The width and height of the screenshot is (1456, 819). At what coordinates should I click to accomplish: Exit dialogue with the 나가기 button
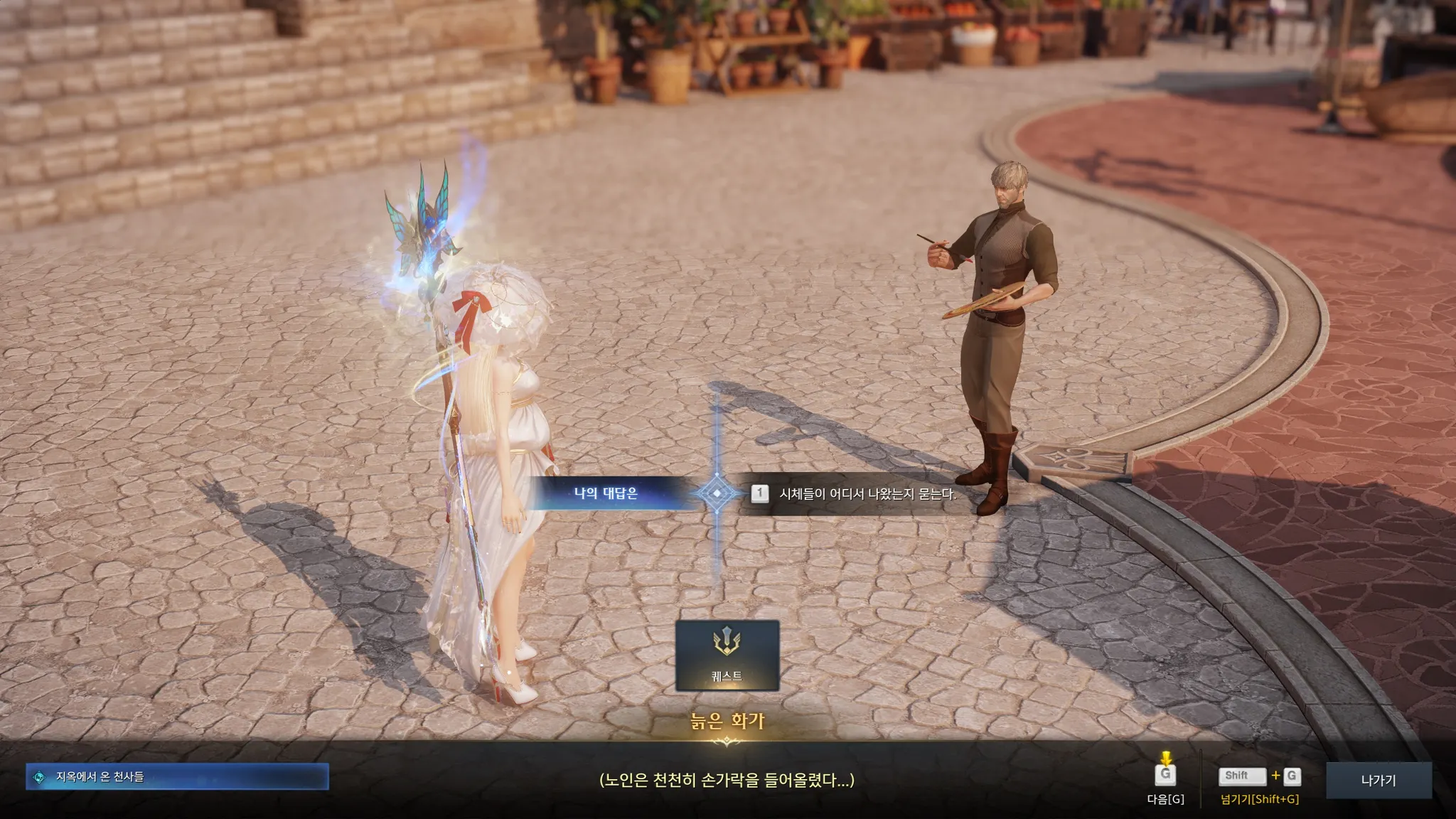click(x=1378, y=780)
